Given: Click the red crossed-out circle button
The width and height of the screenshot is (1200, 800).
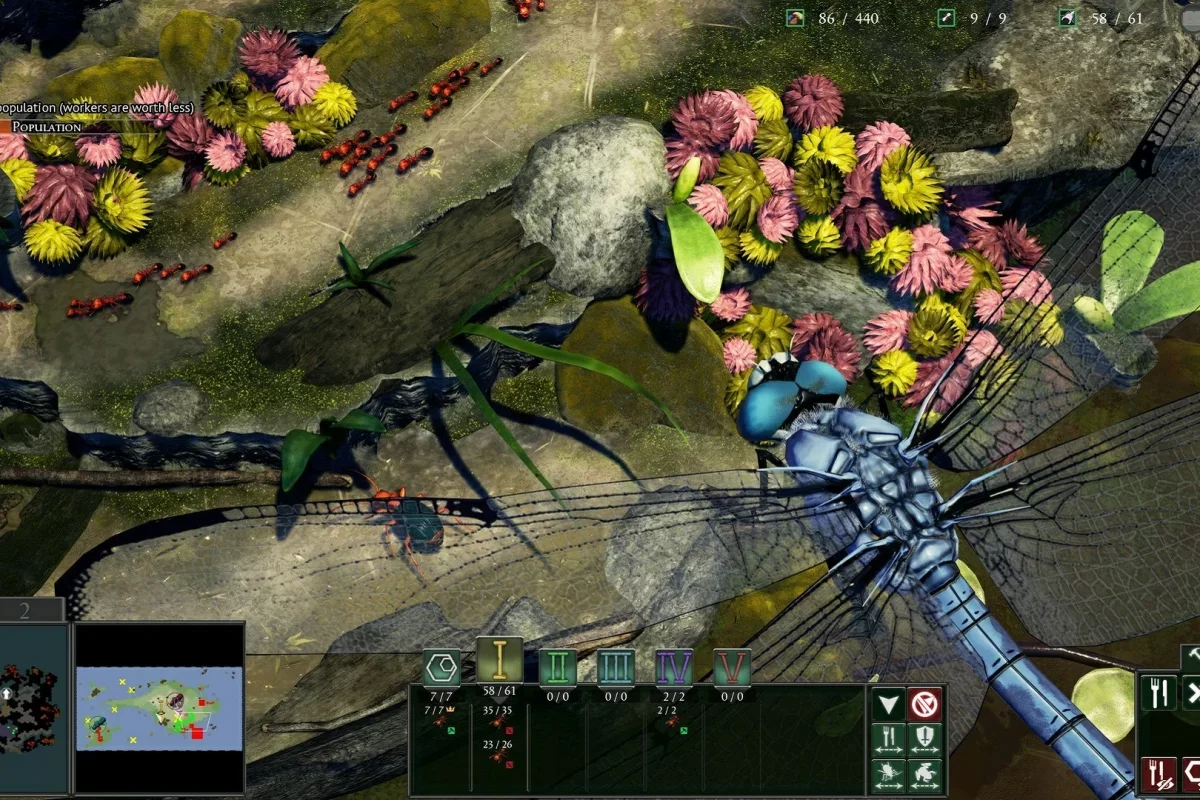Looking at the screenshot, I should pyautogui.click(x=924, y=704).
